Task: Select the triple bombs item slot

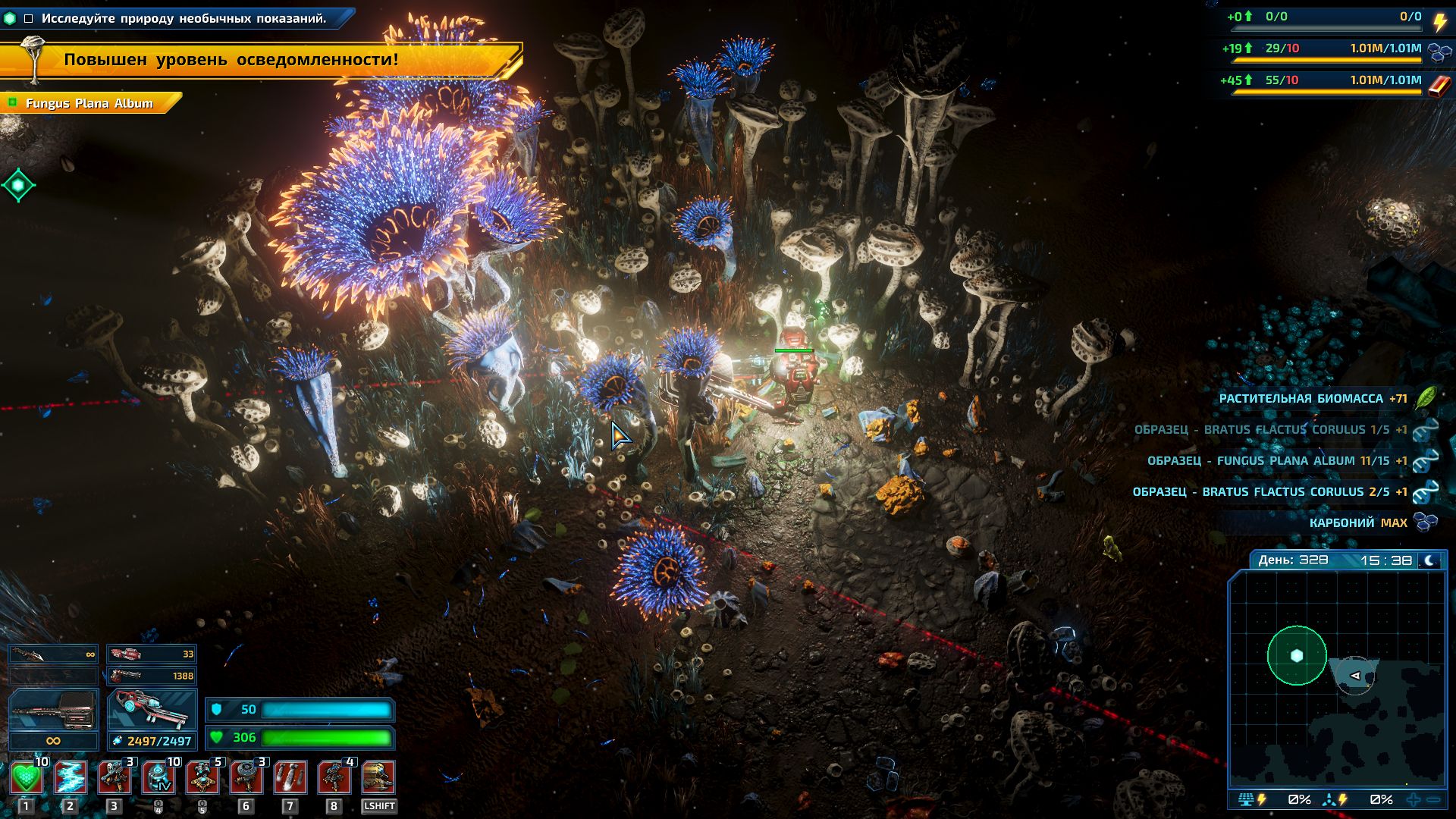Action: (x=290, y=778)
